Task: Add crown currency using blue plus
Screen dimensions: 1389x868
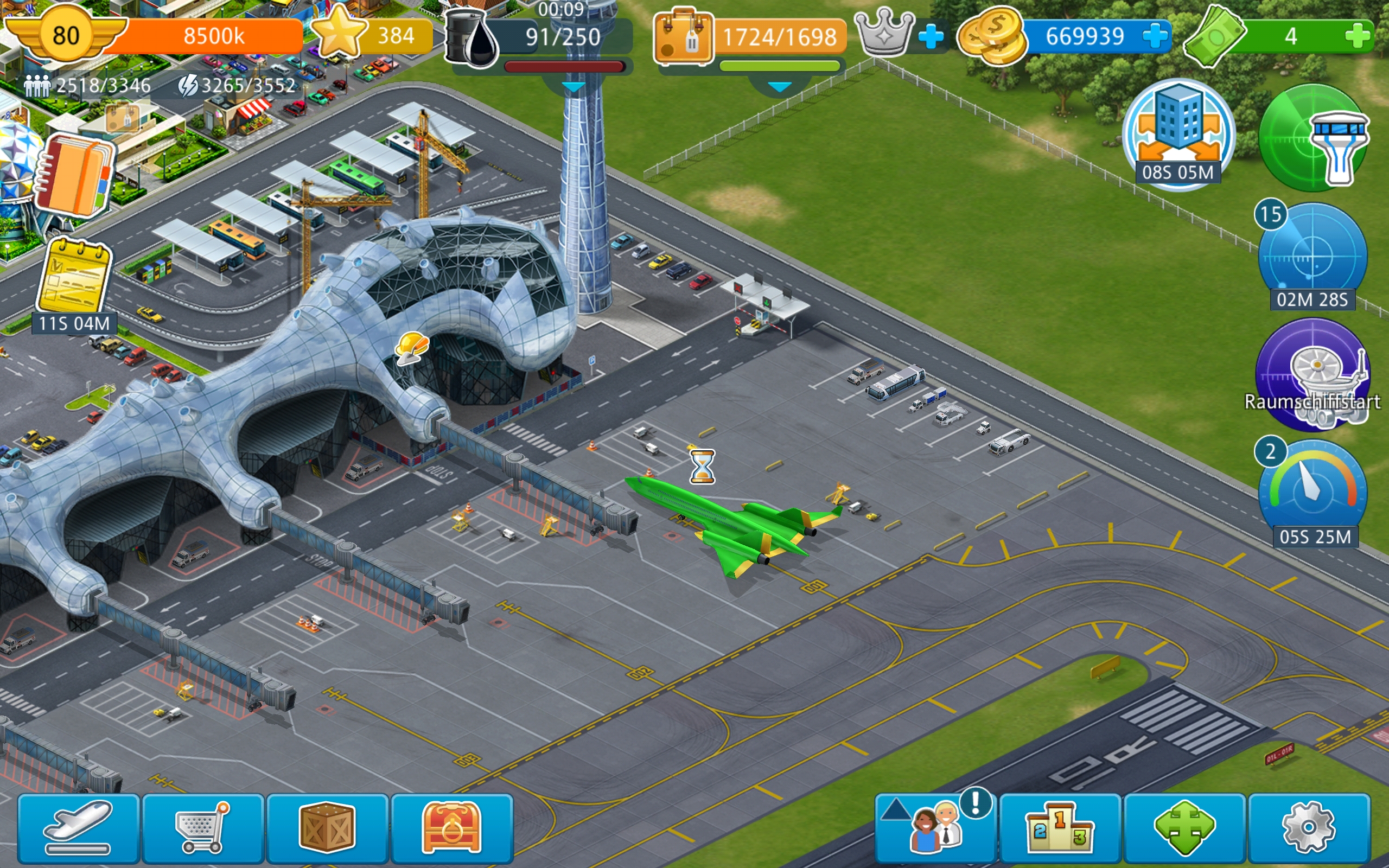Action: tap(931, 37)
